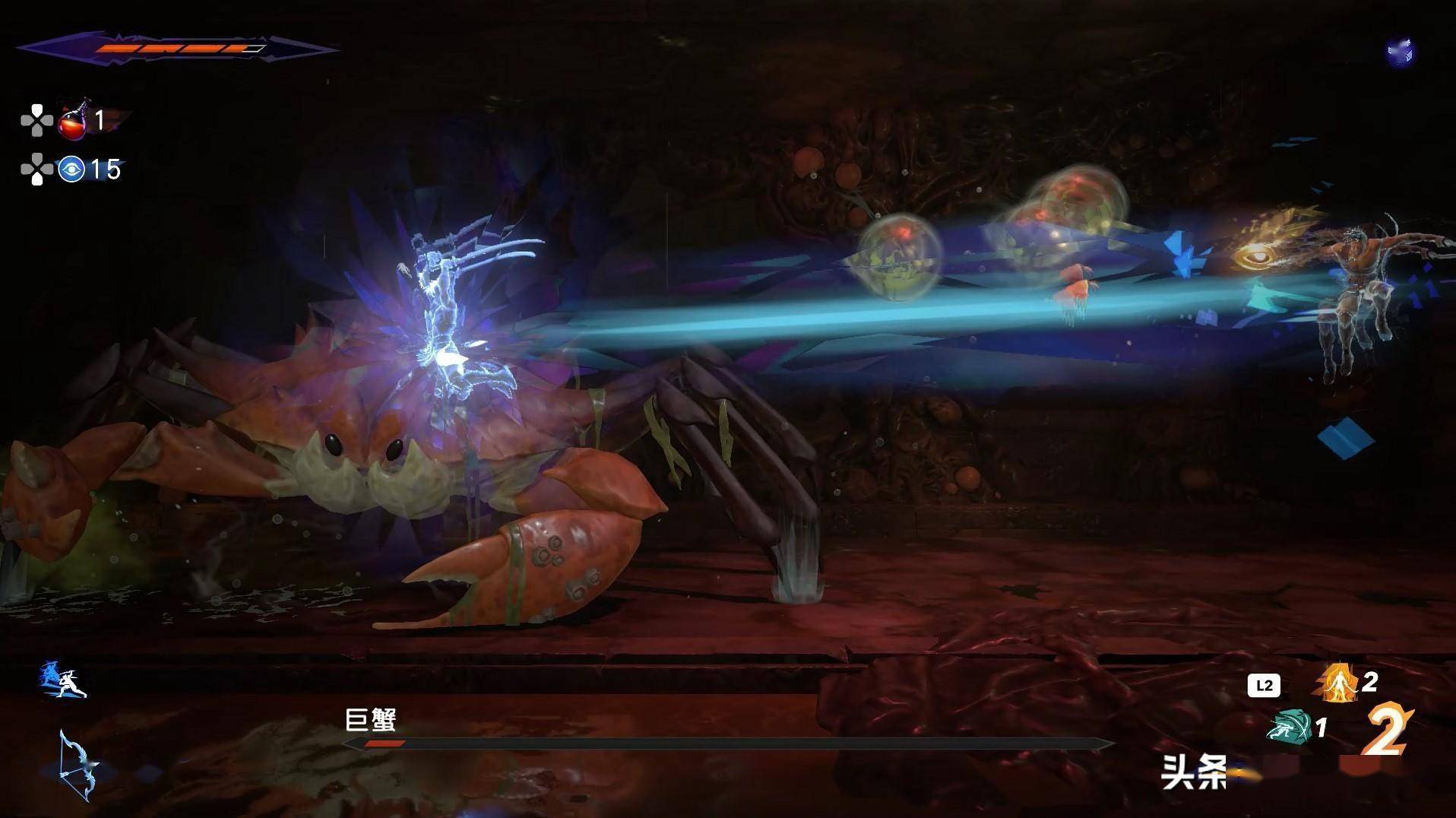Click the blue eye icon
This screenshot has width=1456, height=818.
71,169
